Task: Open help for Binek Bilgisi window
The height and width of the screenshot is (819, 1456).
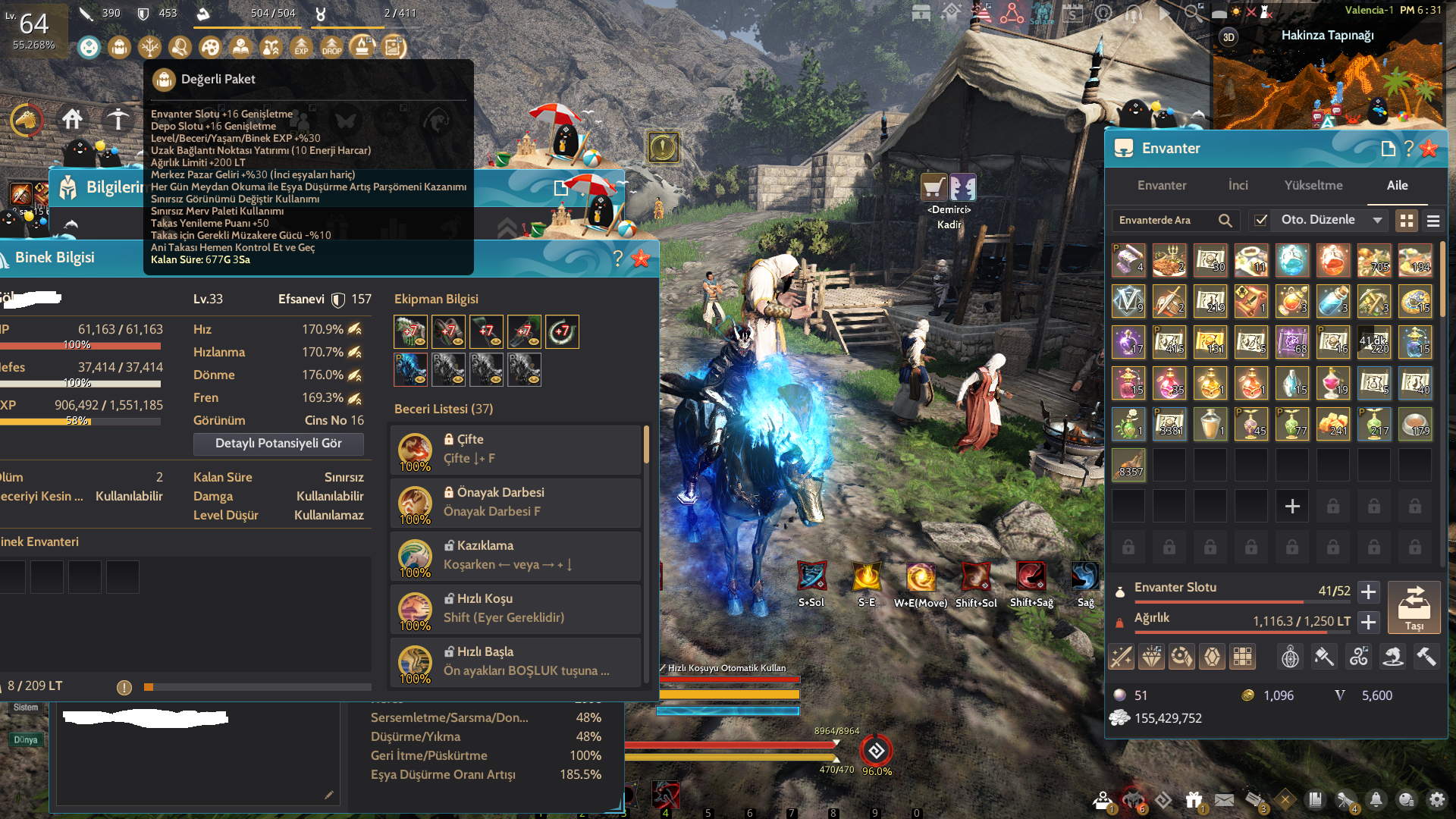Action: click(x=618, y=259)
